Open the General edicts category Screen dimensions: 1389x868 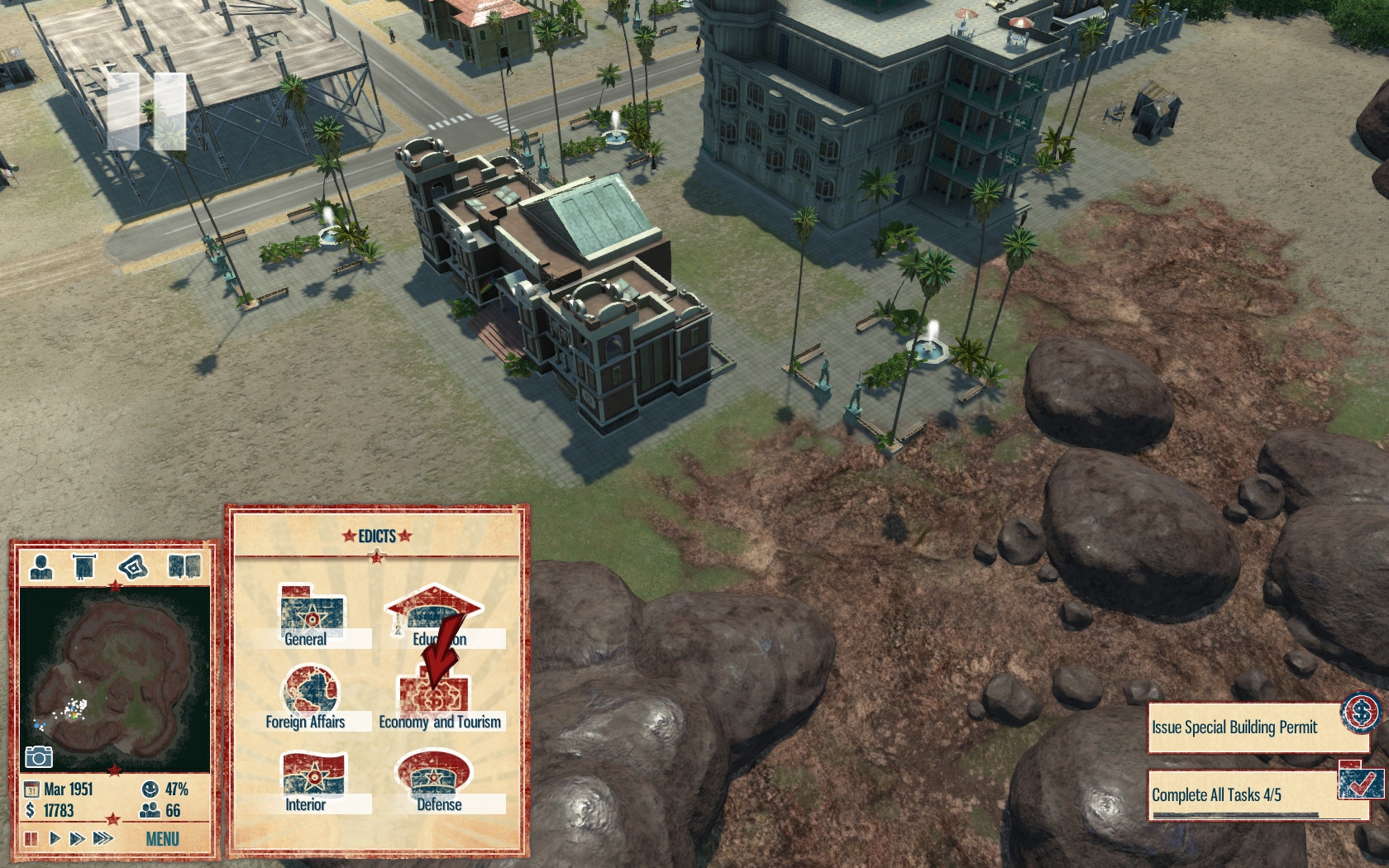(x=312, y=616)
